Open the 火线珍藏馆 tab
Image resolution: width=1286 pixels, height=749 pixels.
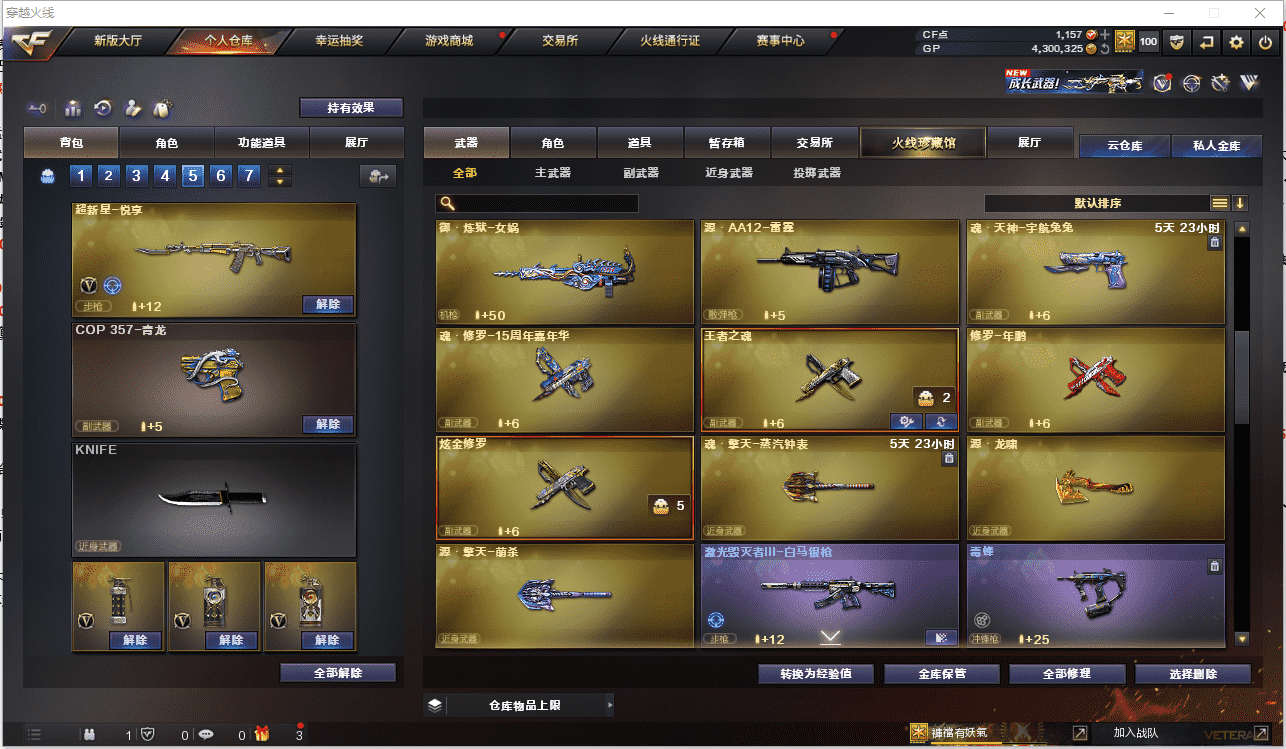click(x=923, y=143)
